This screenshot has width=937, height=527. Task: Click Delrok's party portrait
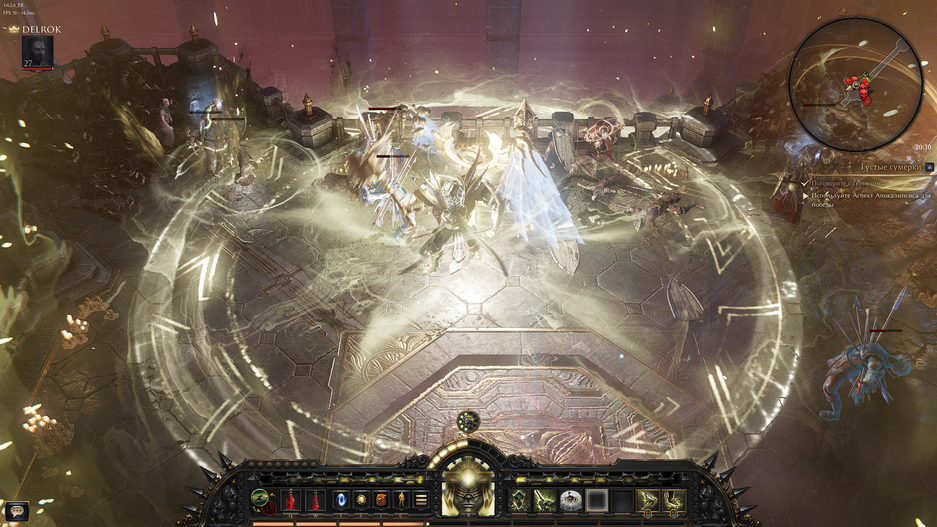(36, 52)
